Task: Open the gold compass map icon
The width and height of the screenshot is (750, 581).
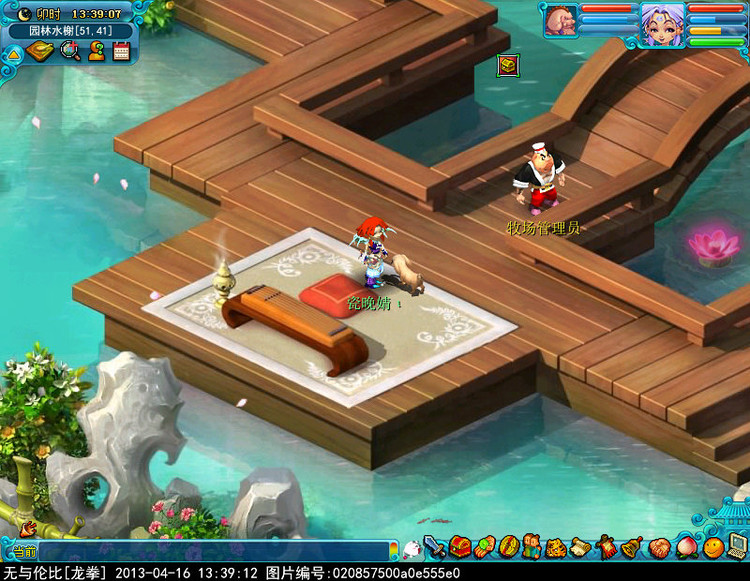Action: (x=40, y=51)
